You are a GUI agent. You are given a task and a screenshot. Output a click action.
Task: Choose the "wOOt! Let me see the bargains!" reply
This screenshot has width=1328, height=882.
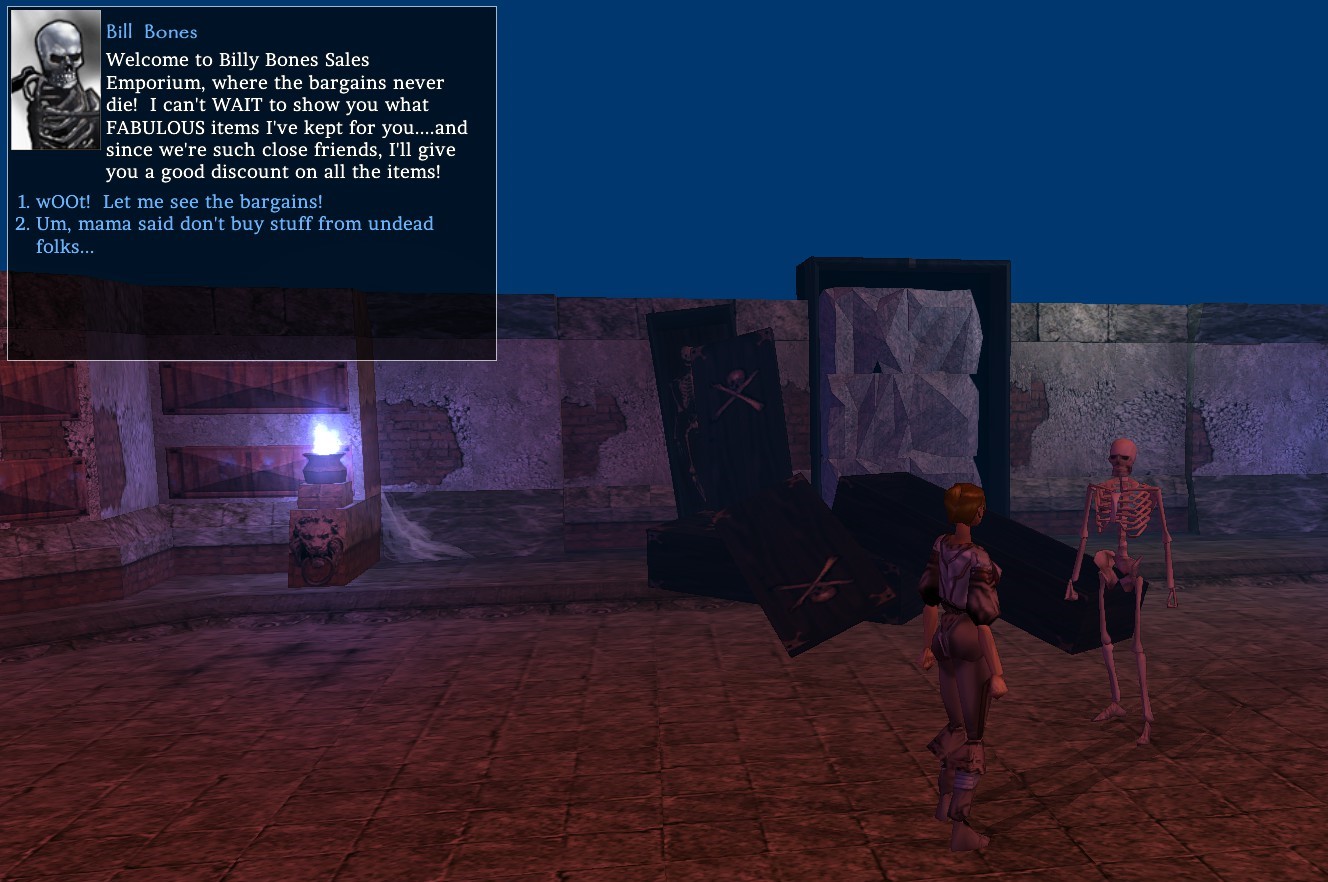(179, 202)
